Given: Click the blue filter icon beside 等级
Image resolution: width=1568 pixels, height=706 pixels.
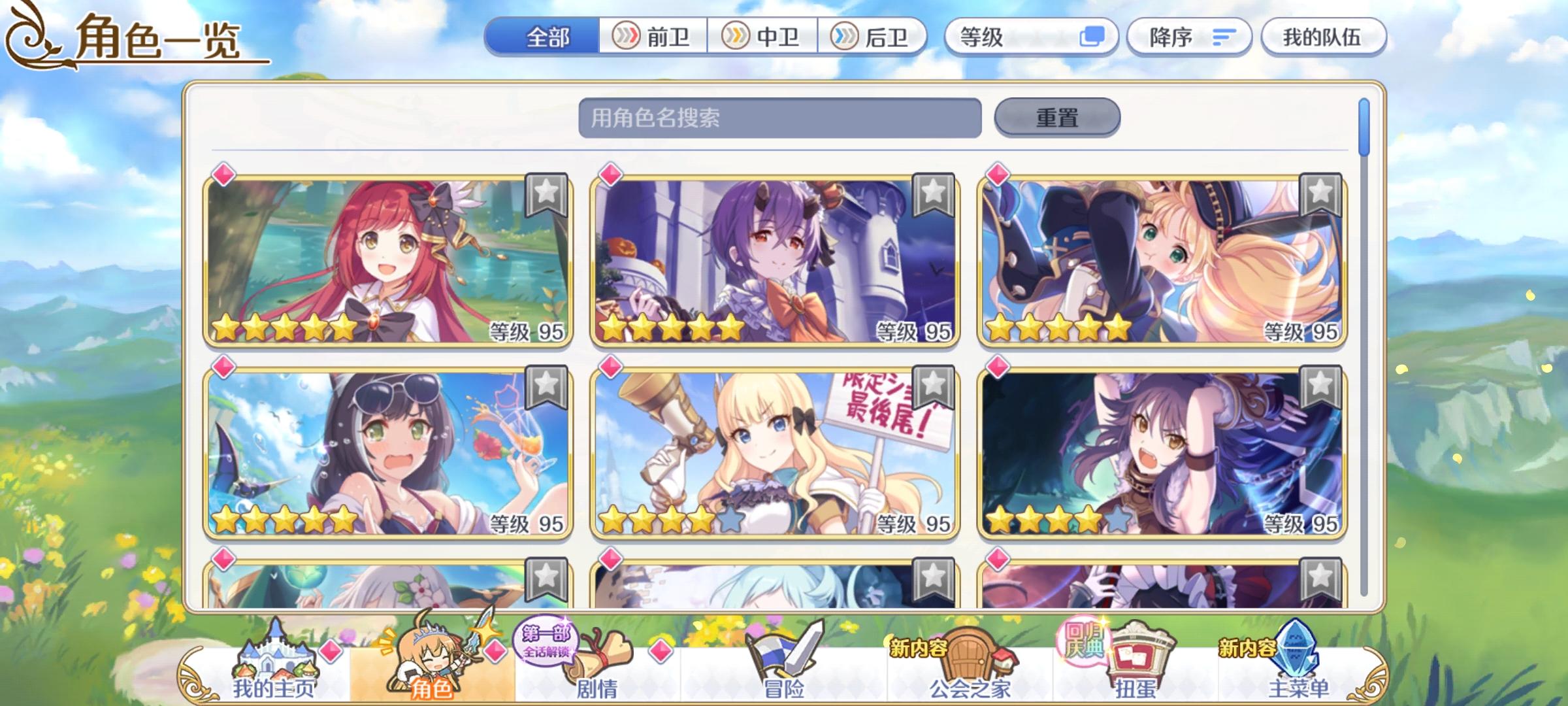Looking at the screenshot, I should 1092,37.
